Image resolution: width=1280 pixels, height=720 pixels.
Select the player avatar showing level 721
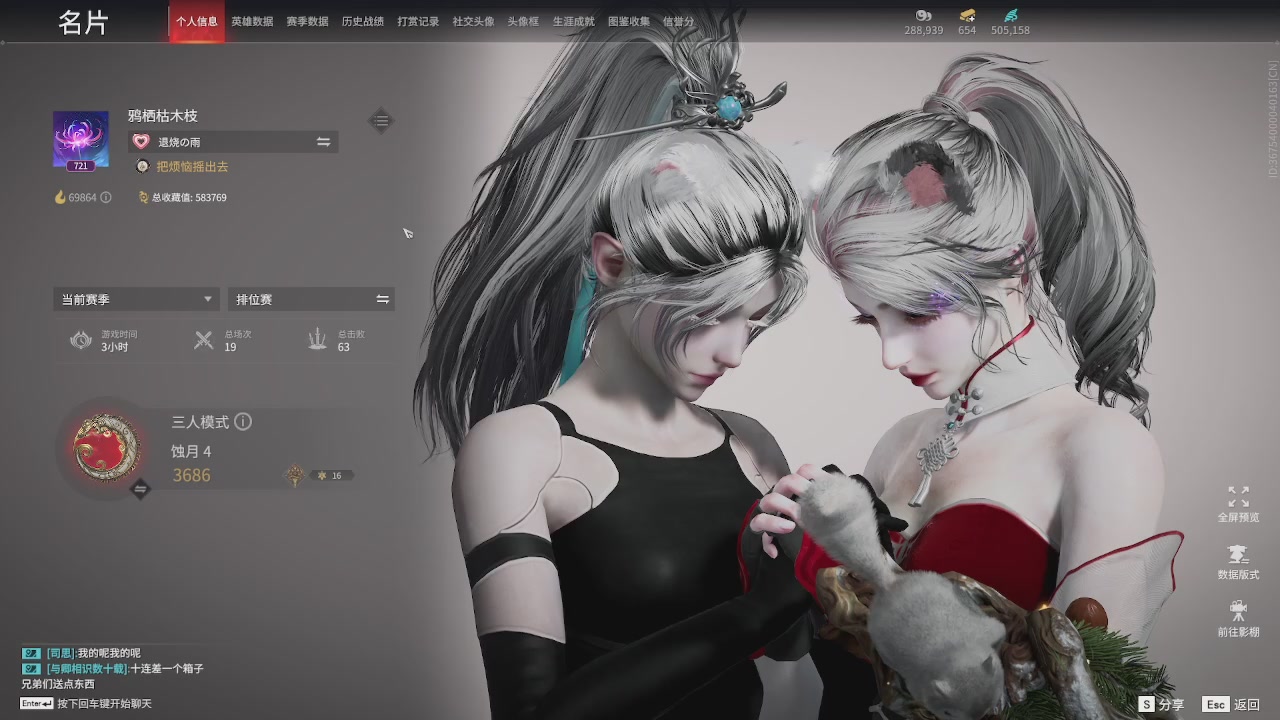(80, 140)
